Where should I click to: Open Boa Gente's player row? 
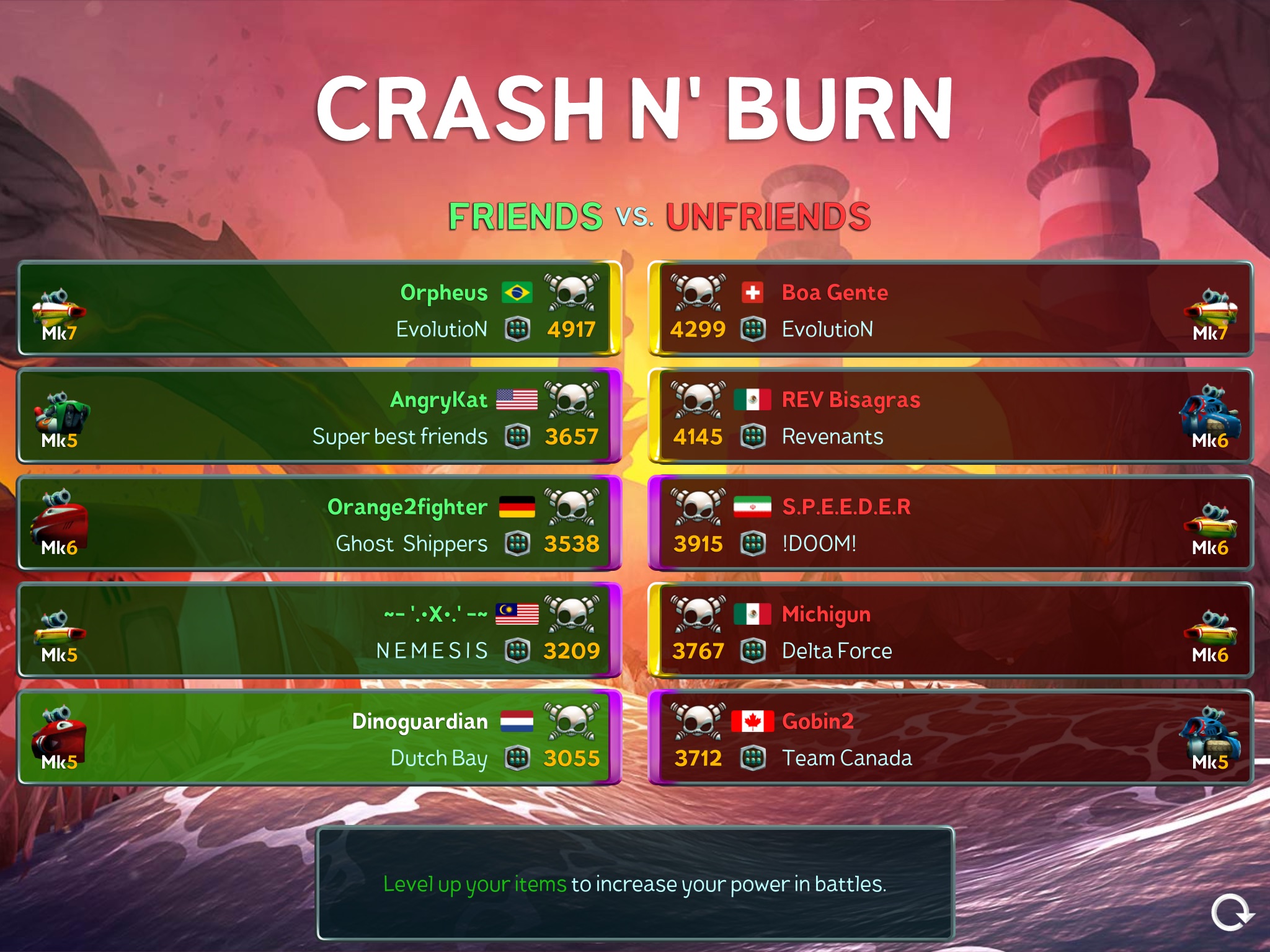pos(950,309)
